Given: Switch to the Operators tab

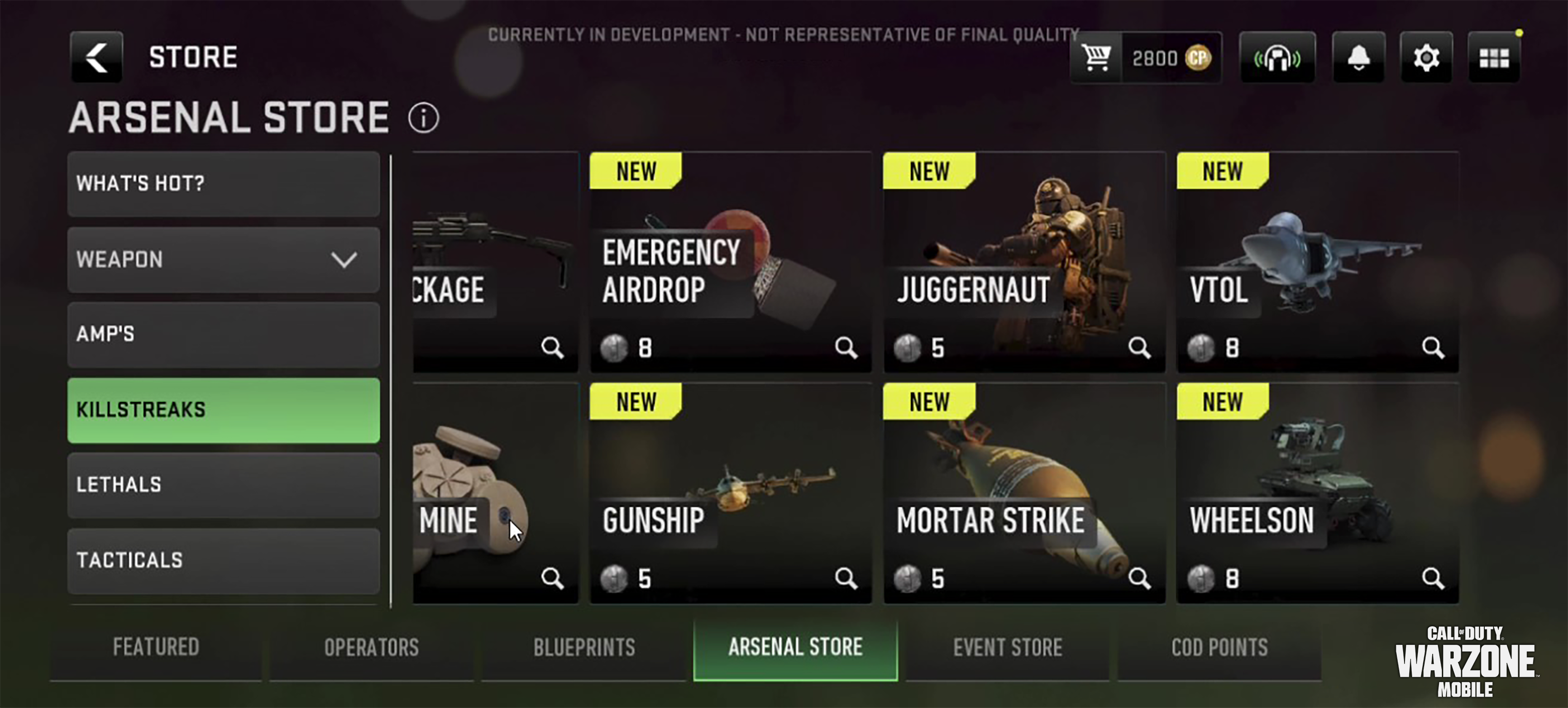Looking at the screenshot, I should (x=371, y=647).
